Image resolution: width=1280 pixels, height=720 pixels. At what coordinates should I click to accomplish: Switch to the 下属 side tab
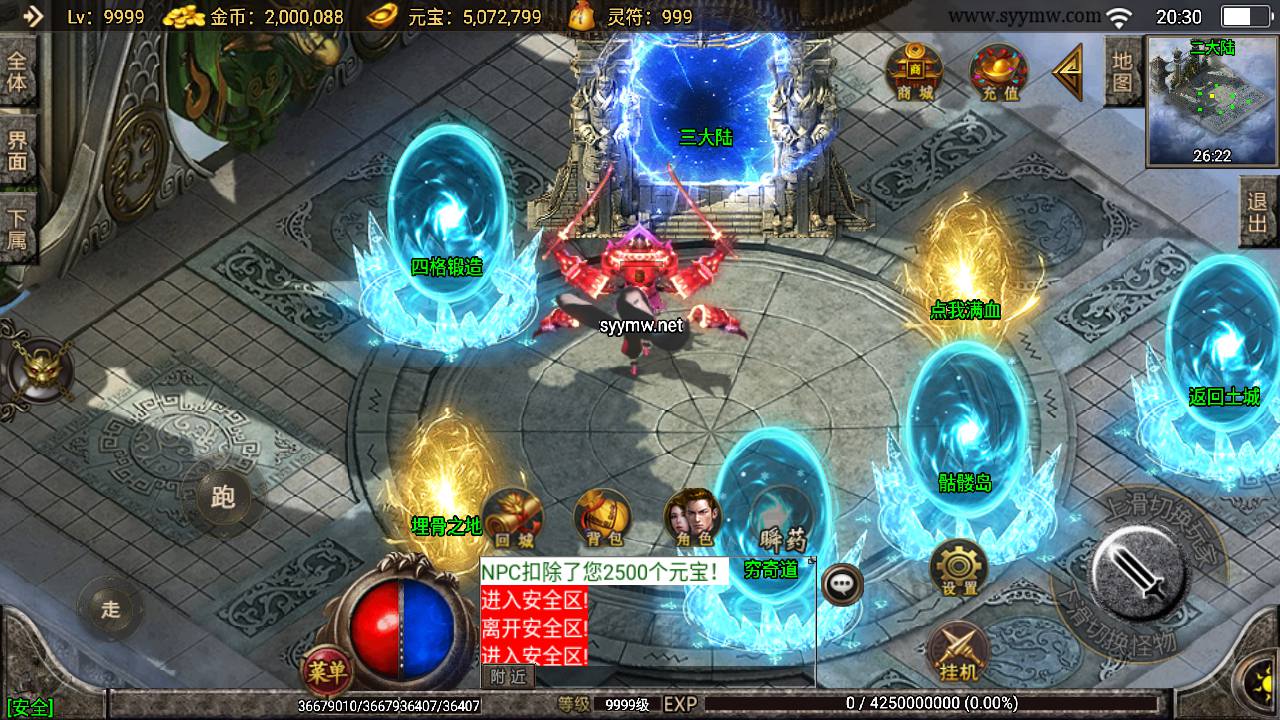click(x=18, y=228)
